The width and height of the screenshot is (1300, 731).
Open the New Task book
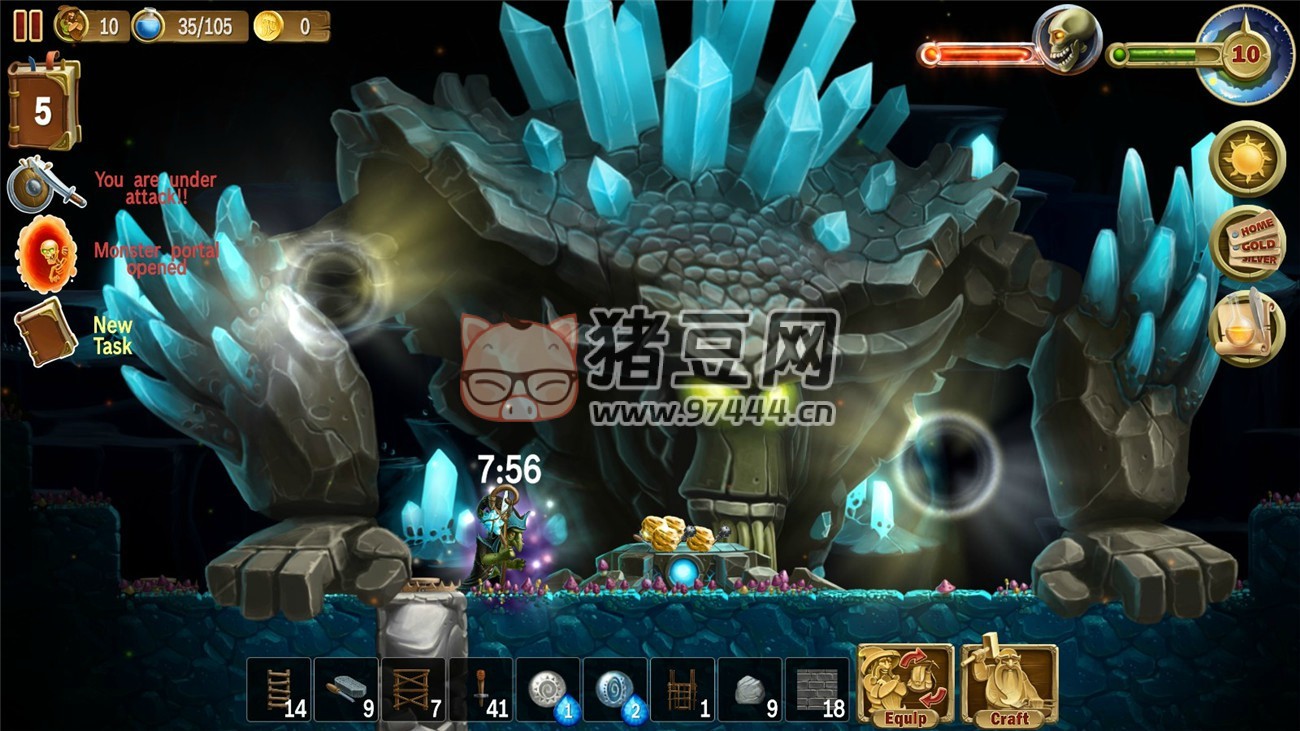tap(46, 331)
